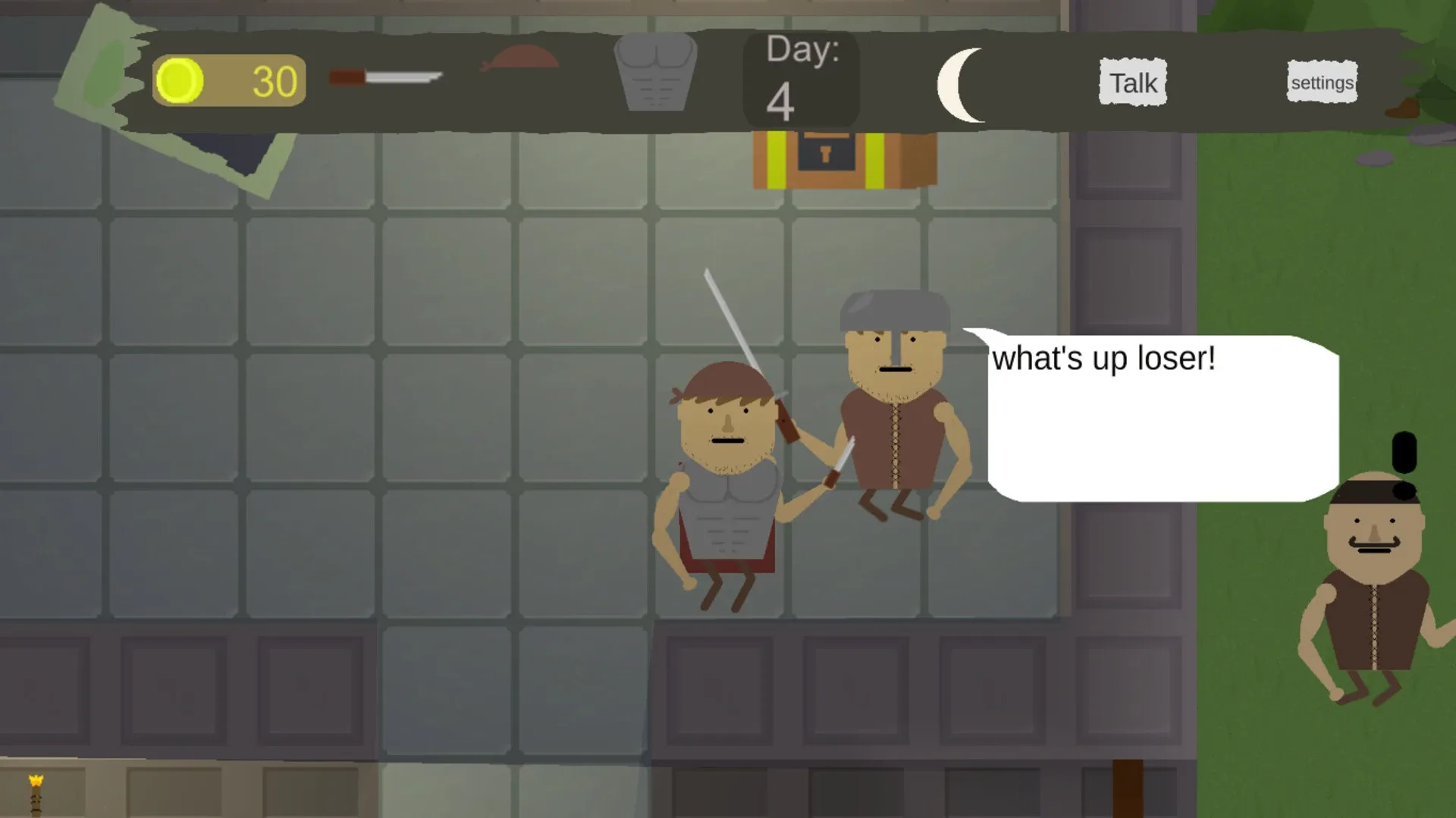
Task: Select the knife weapon icon
Action: click(x=387, y=76)
